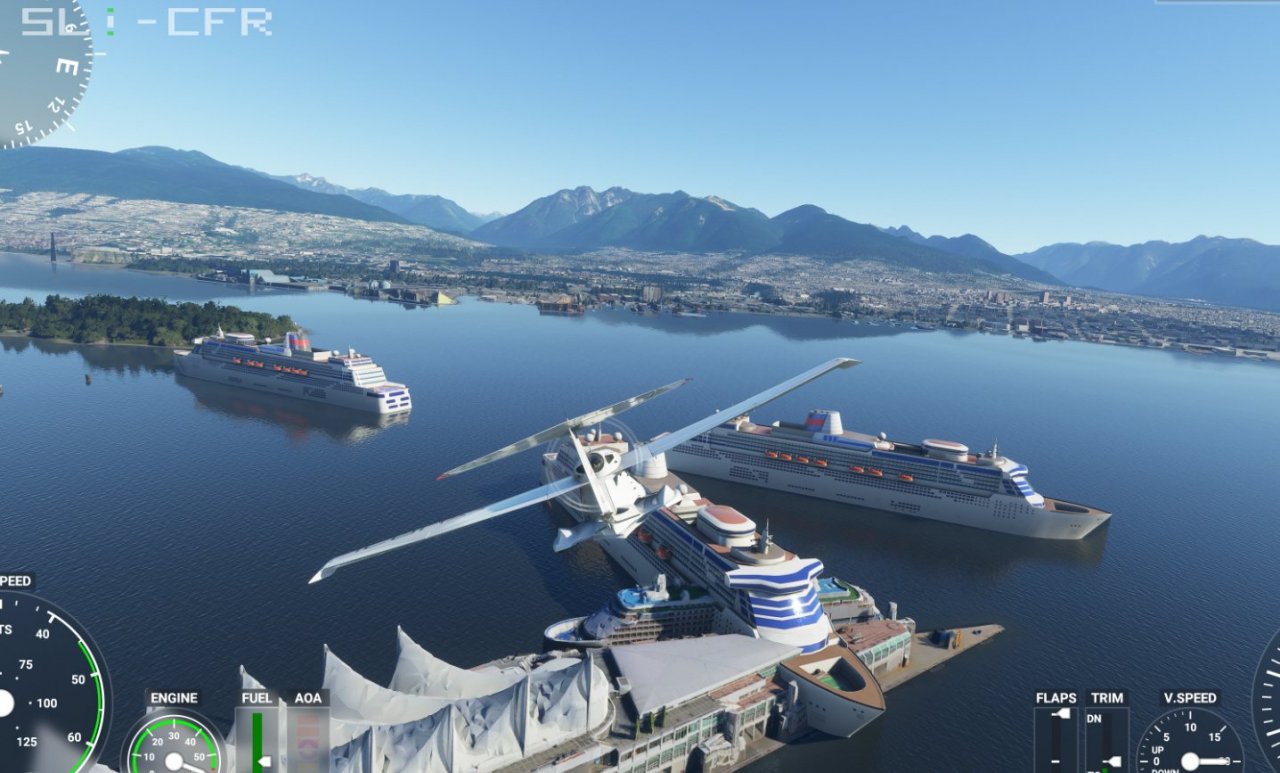Click the FLAPS position indicator
The height and width of the screenshot is (773, 1280).
pyautogui.click(x=1057, y=740)
